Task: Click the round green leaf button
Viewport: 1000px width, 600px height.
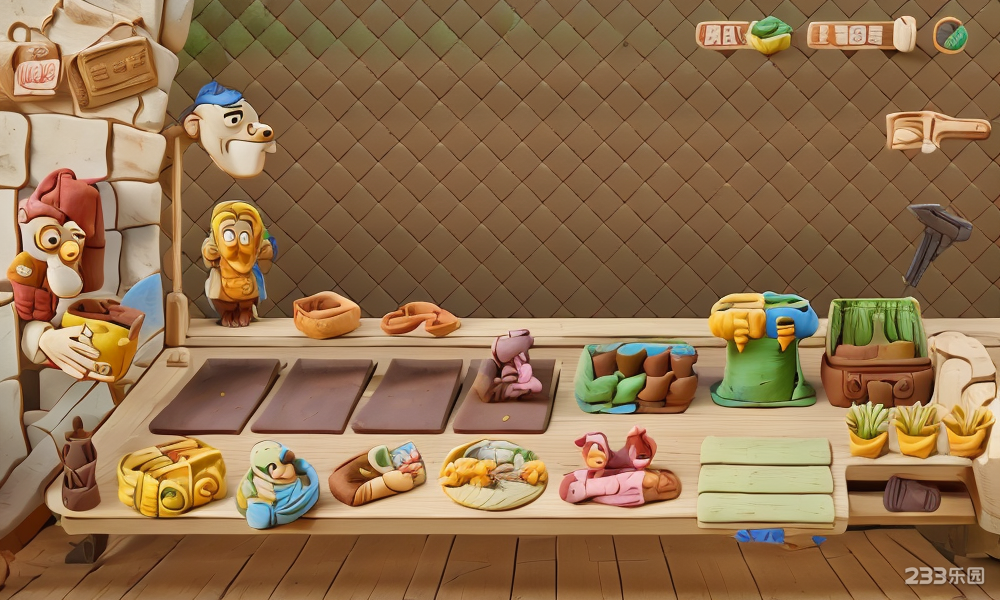Action: click(x=951, y=36)
